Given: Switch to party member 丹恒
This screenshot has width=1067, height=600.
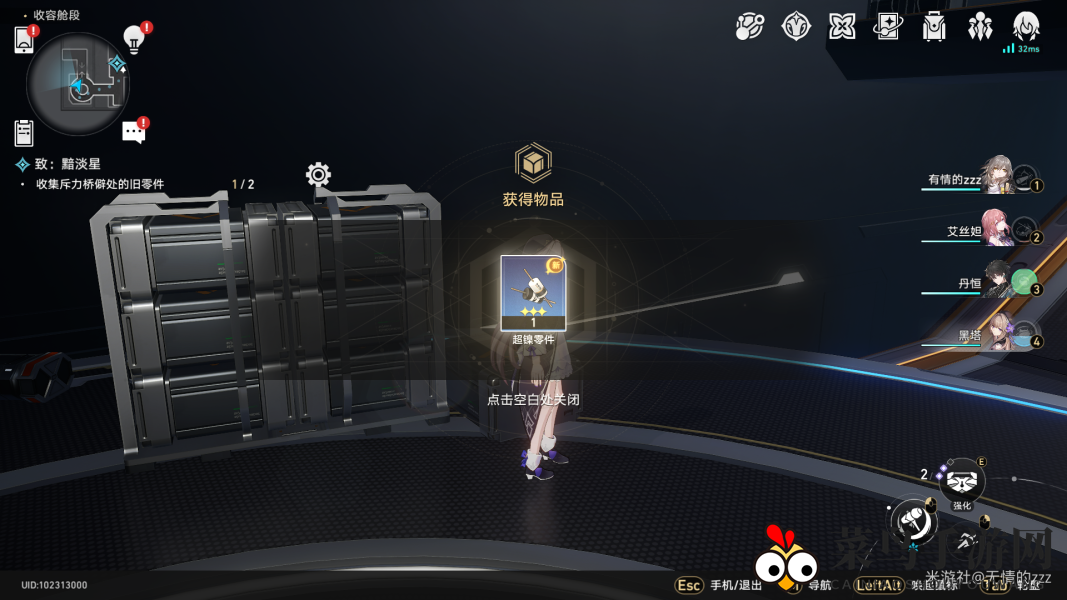Looking at the screenshot, I should 998,282.
